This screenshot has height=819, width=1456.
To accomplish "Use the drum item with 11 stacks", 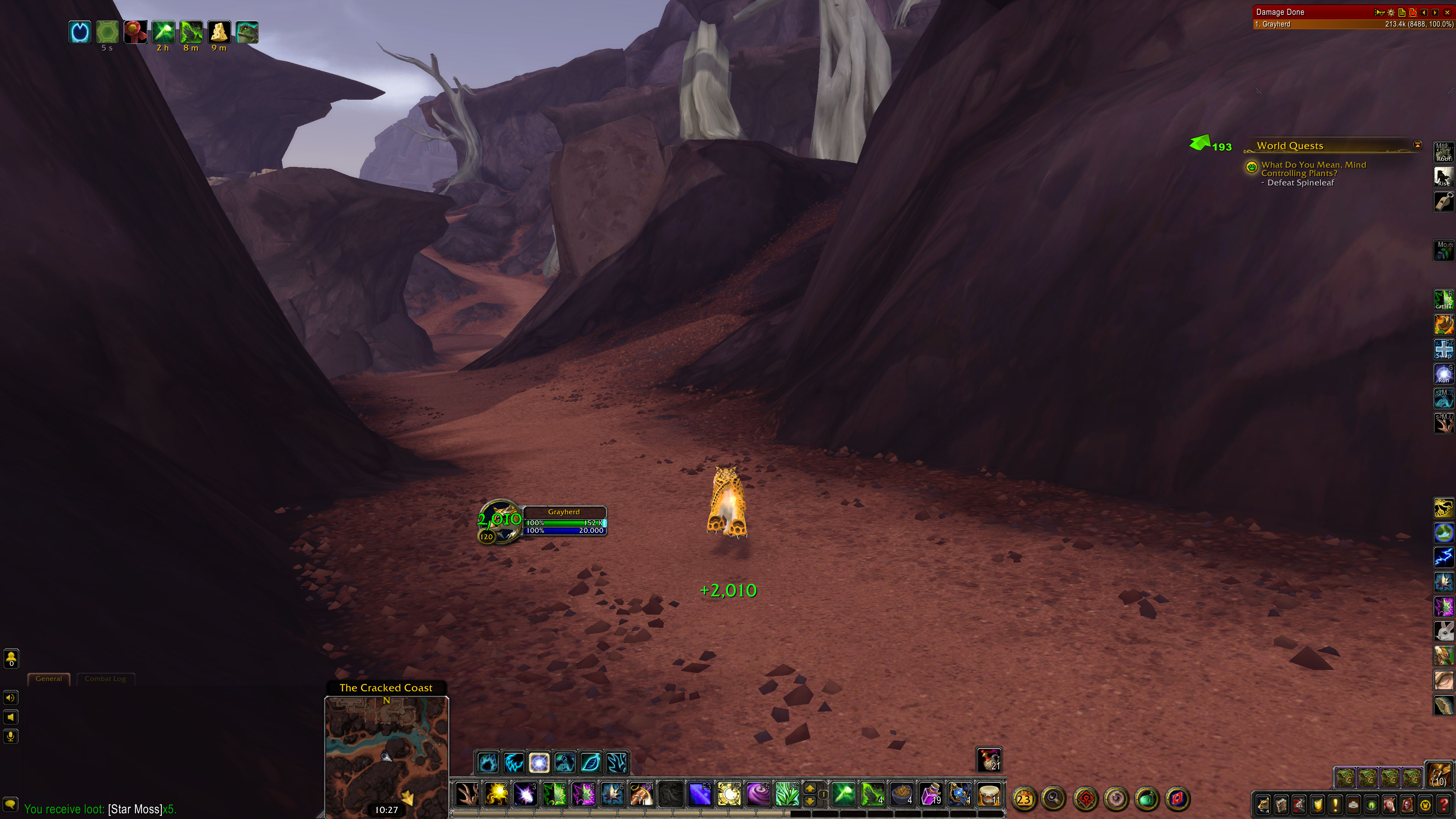I will (x=988, y=795).
